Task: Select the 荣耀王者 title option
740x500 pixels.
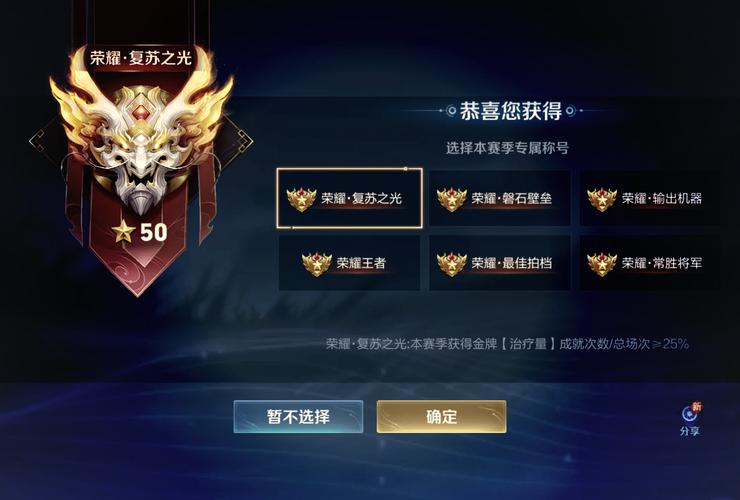Action: pos(349,263)
